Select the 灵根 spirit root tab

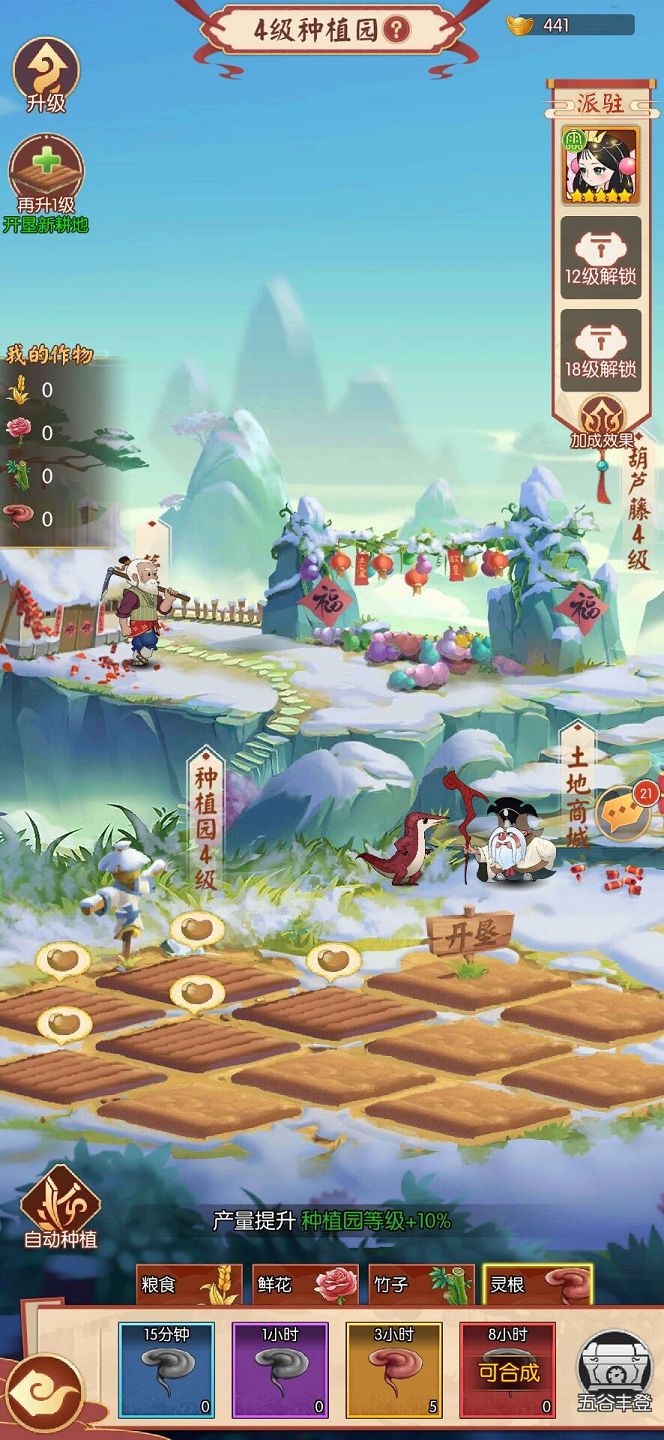[537, 1285]
